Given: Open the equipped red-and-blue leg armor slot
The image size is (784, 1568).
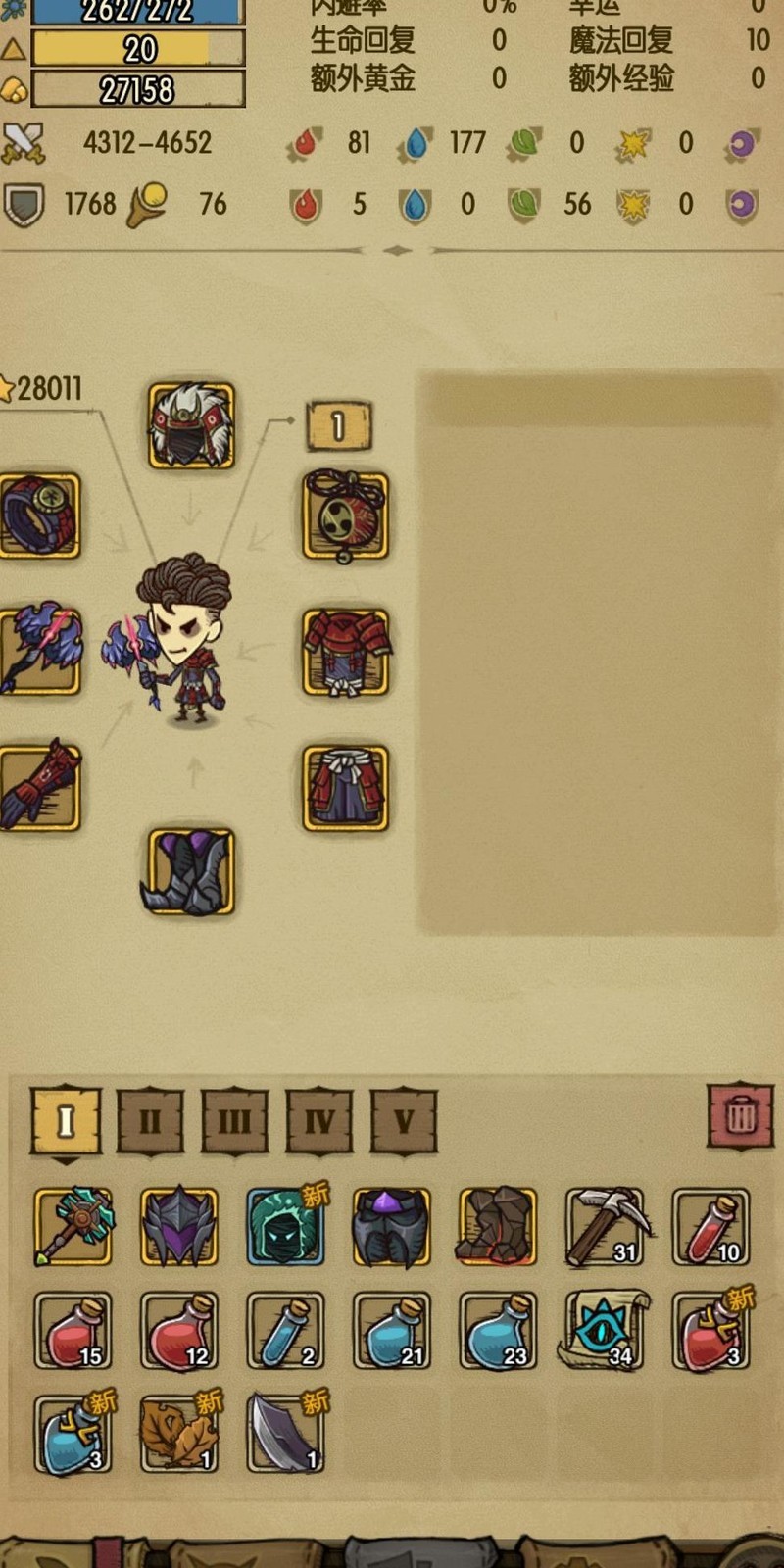Looking at the screenshot, I should coord(345,788).
